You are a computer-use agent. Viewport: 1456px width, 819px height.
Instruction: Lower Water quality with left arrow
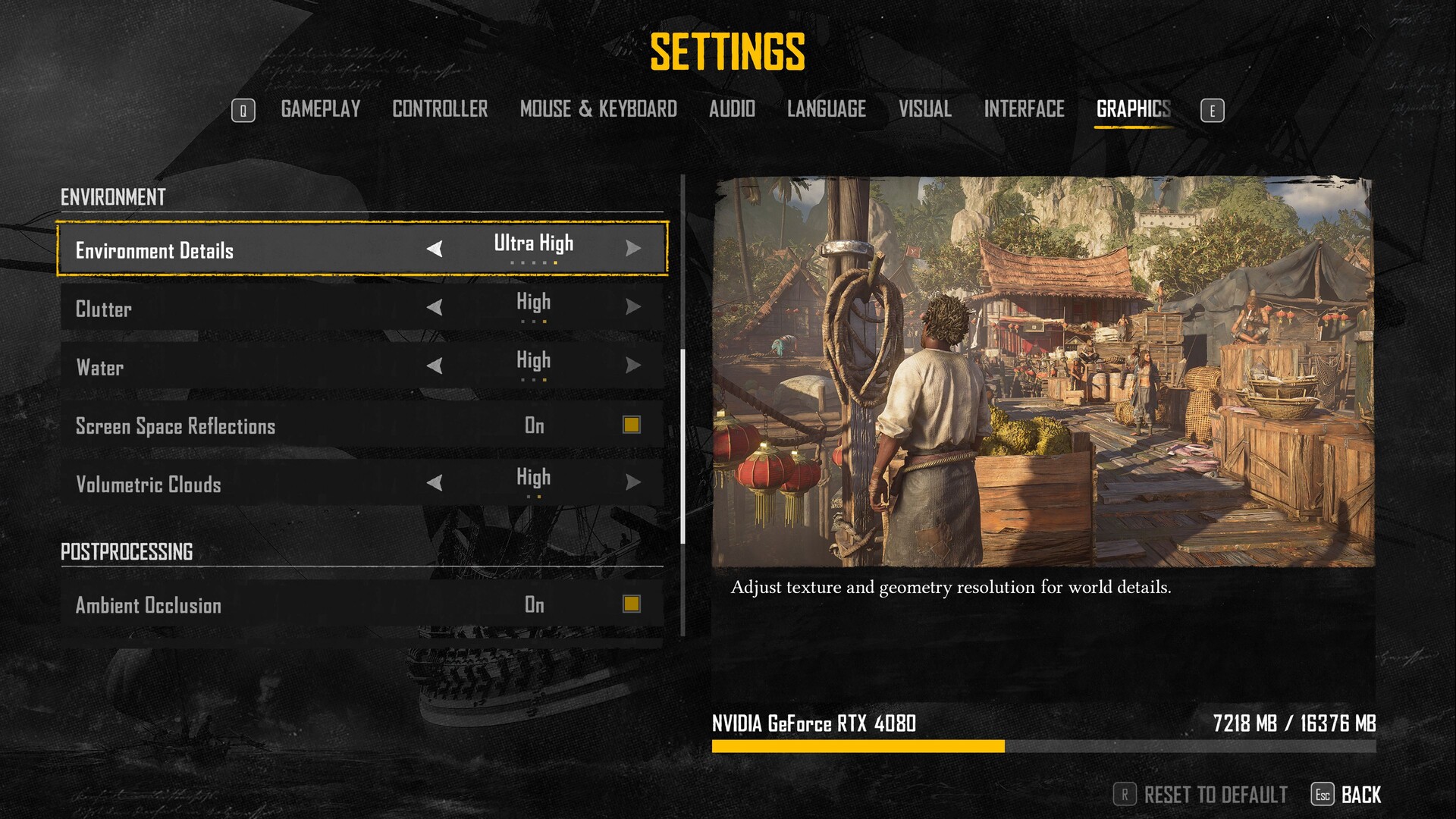tap(435, 366)
